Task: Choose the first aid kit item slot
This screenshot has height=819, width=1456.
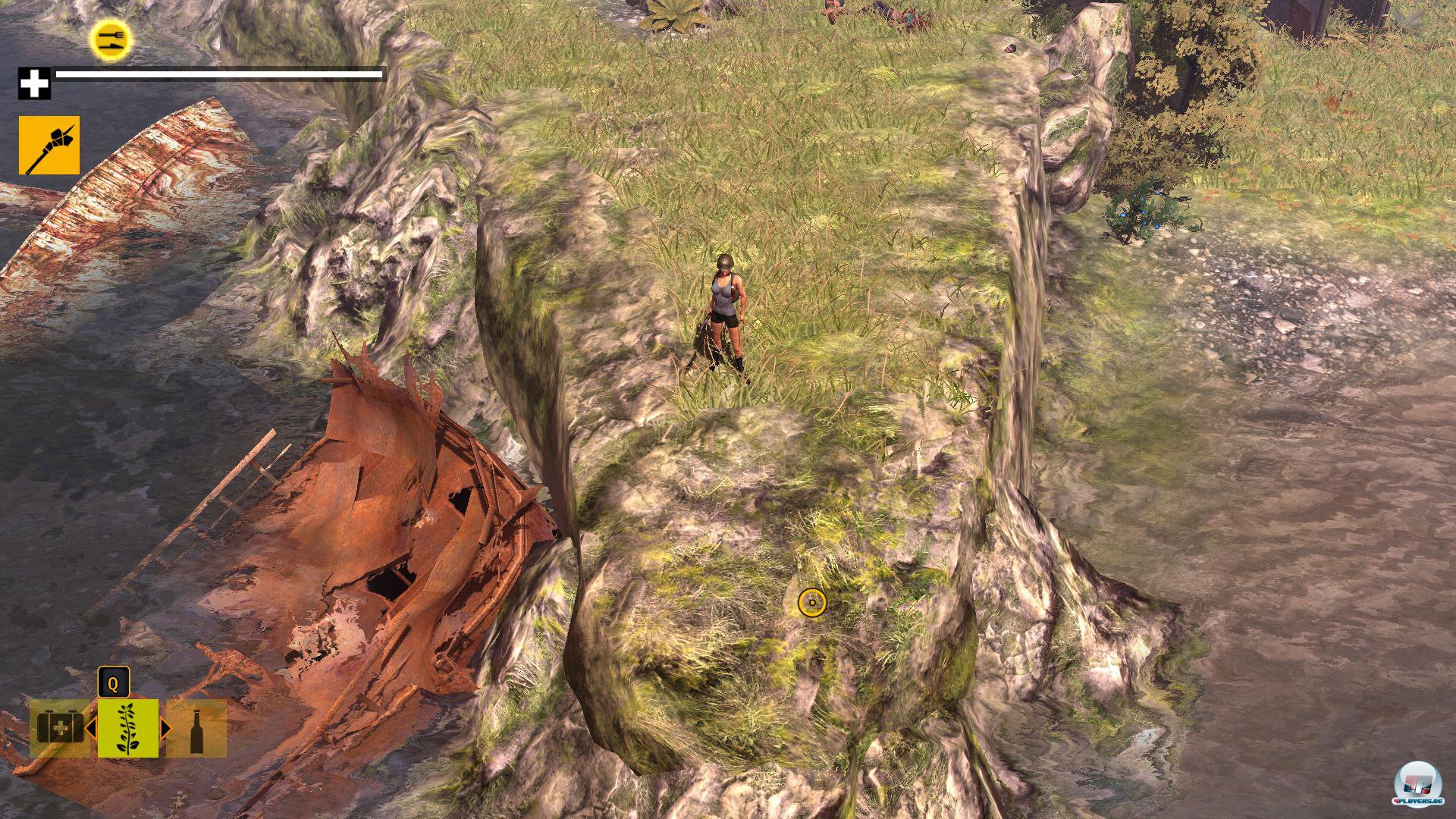Action: point(58,729)
